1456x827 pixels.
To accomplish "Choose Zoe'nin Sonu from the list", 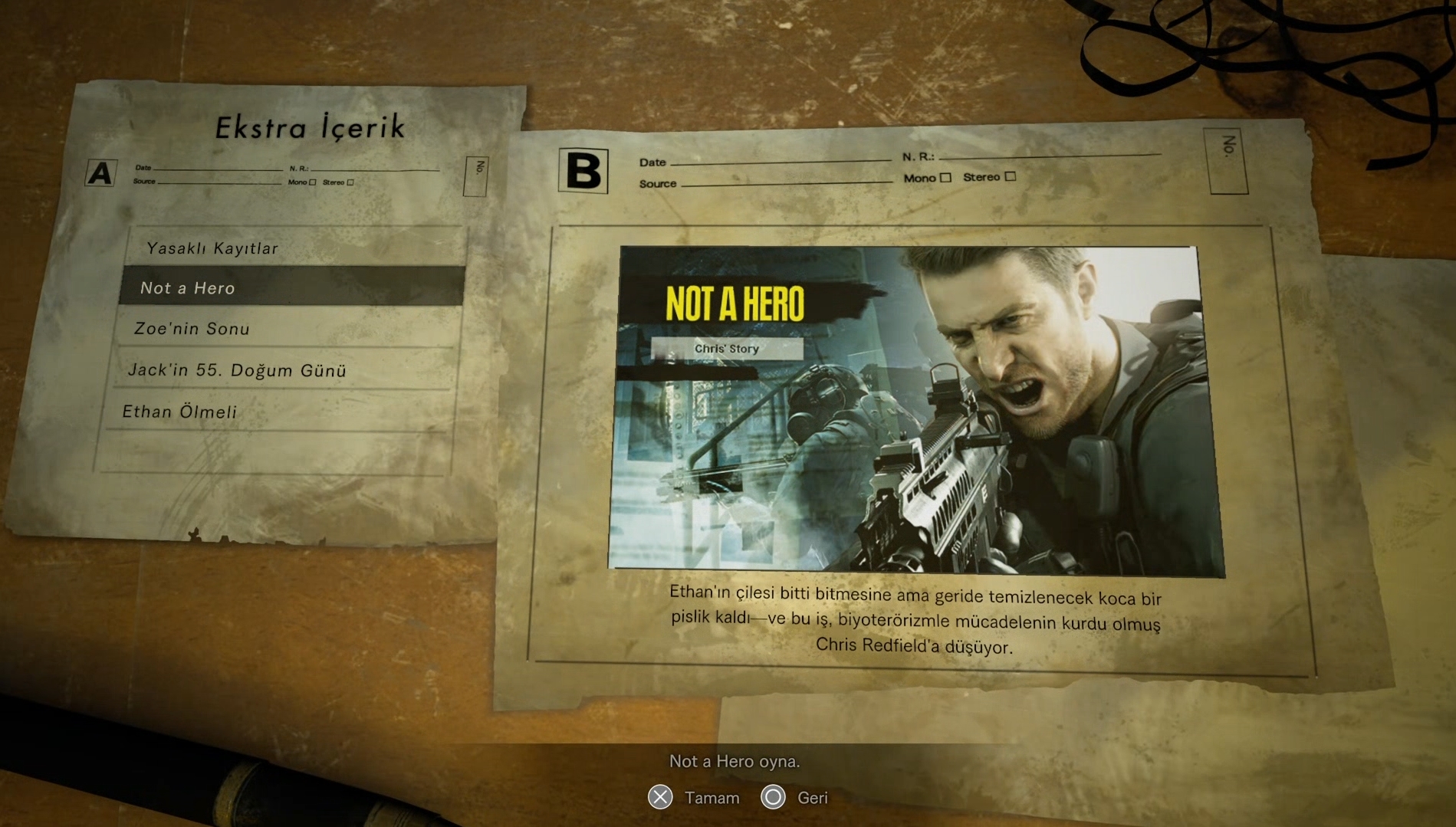I will pyautogui.click(x=192, y=329).
